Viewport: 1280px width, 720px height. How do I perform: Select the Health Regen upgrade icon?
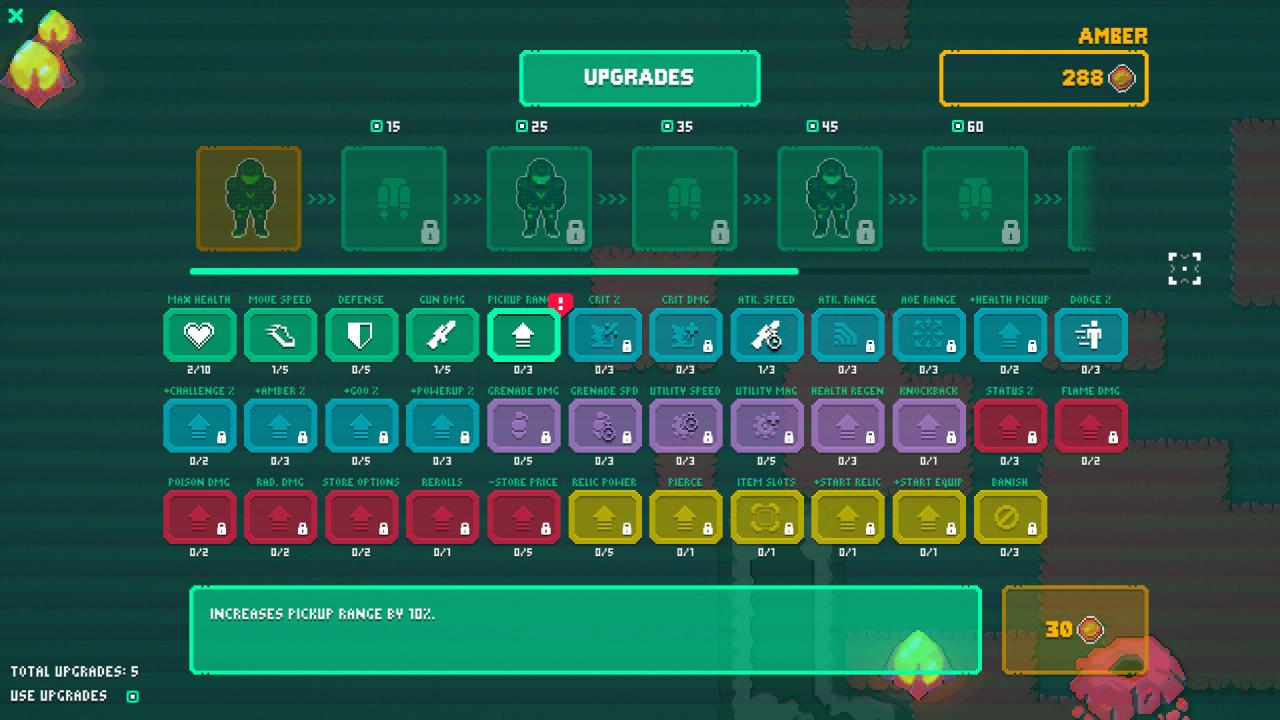(x=848, y=427)
